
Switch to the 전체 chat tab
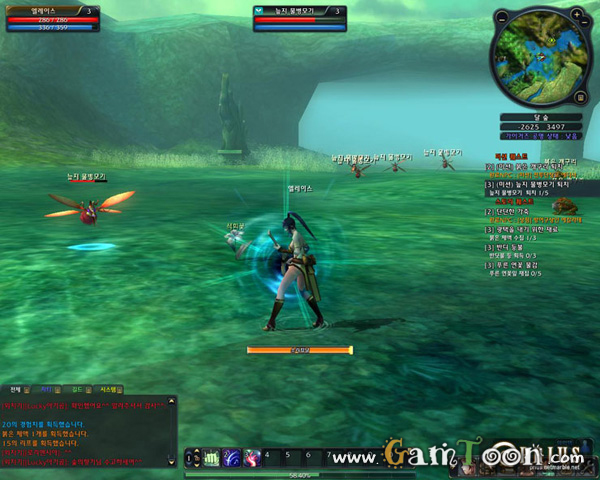point(15,388)
